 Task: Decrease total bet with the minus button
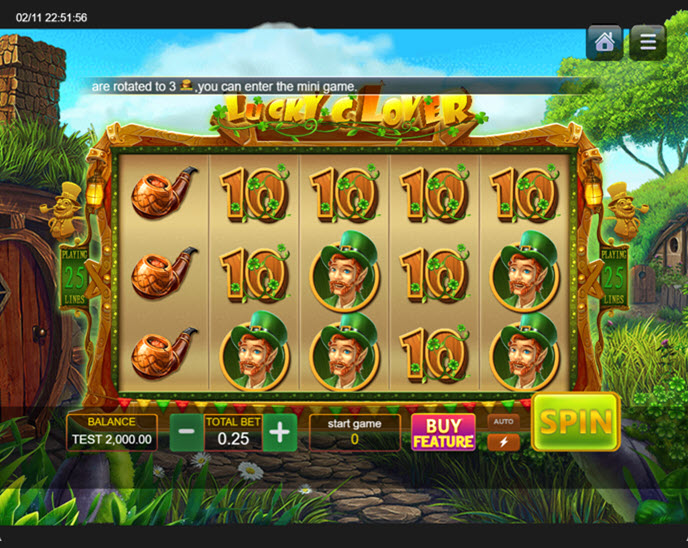pos(185,433)
